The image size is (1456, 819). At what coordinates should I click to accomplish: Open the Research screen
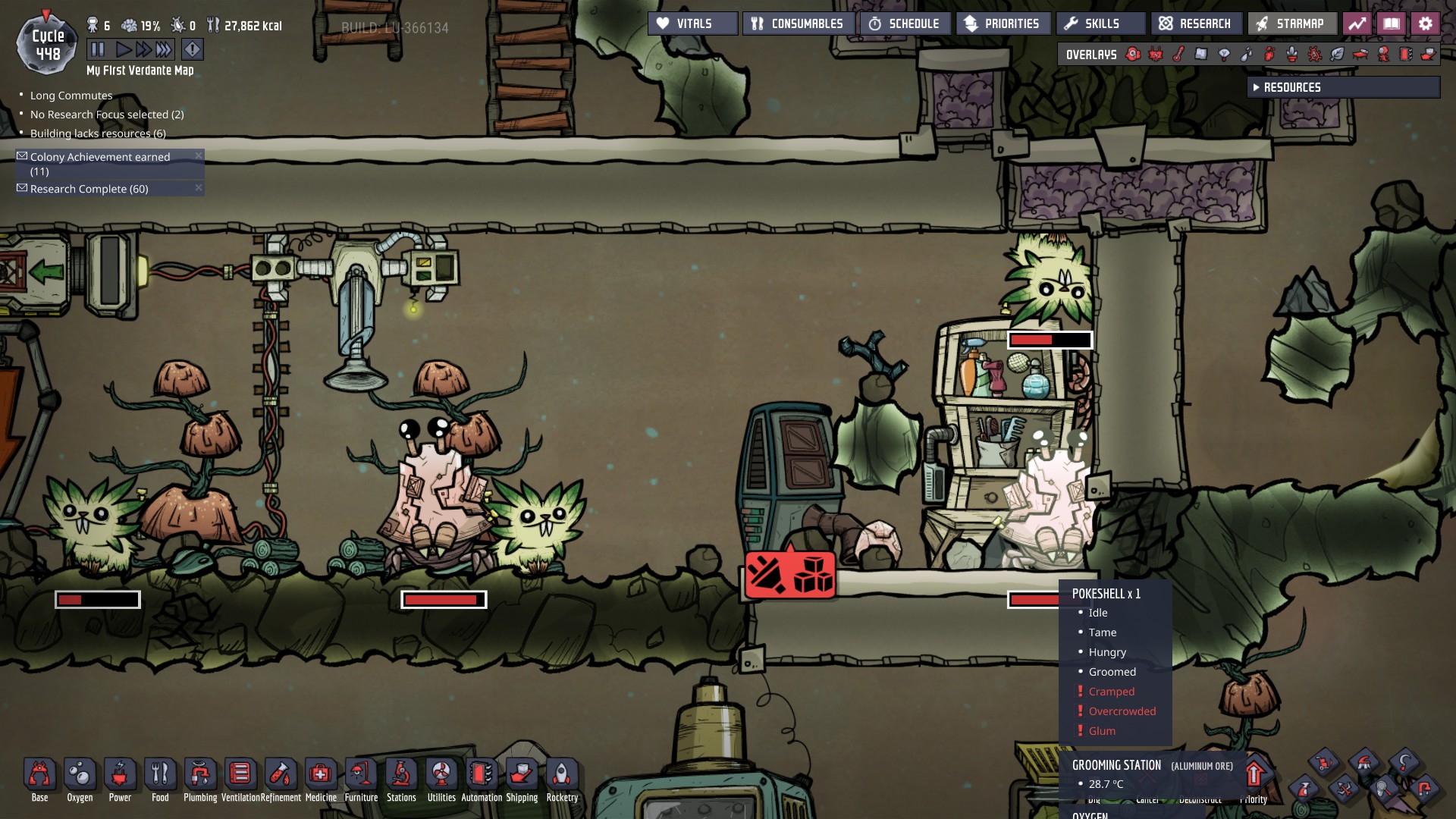point(1196,24)
